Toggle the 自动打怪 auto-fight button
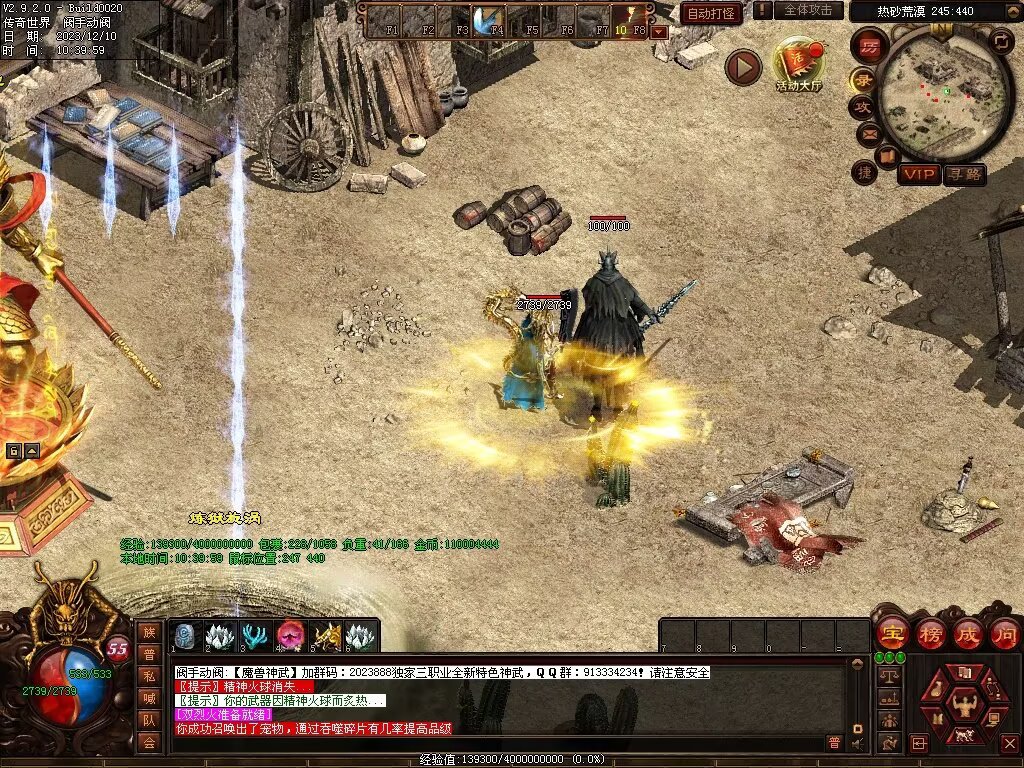The width and height of the screenshot is (1024, 768). (x=711, y=13)
